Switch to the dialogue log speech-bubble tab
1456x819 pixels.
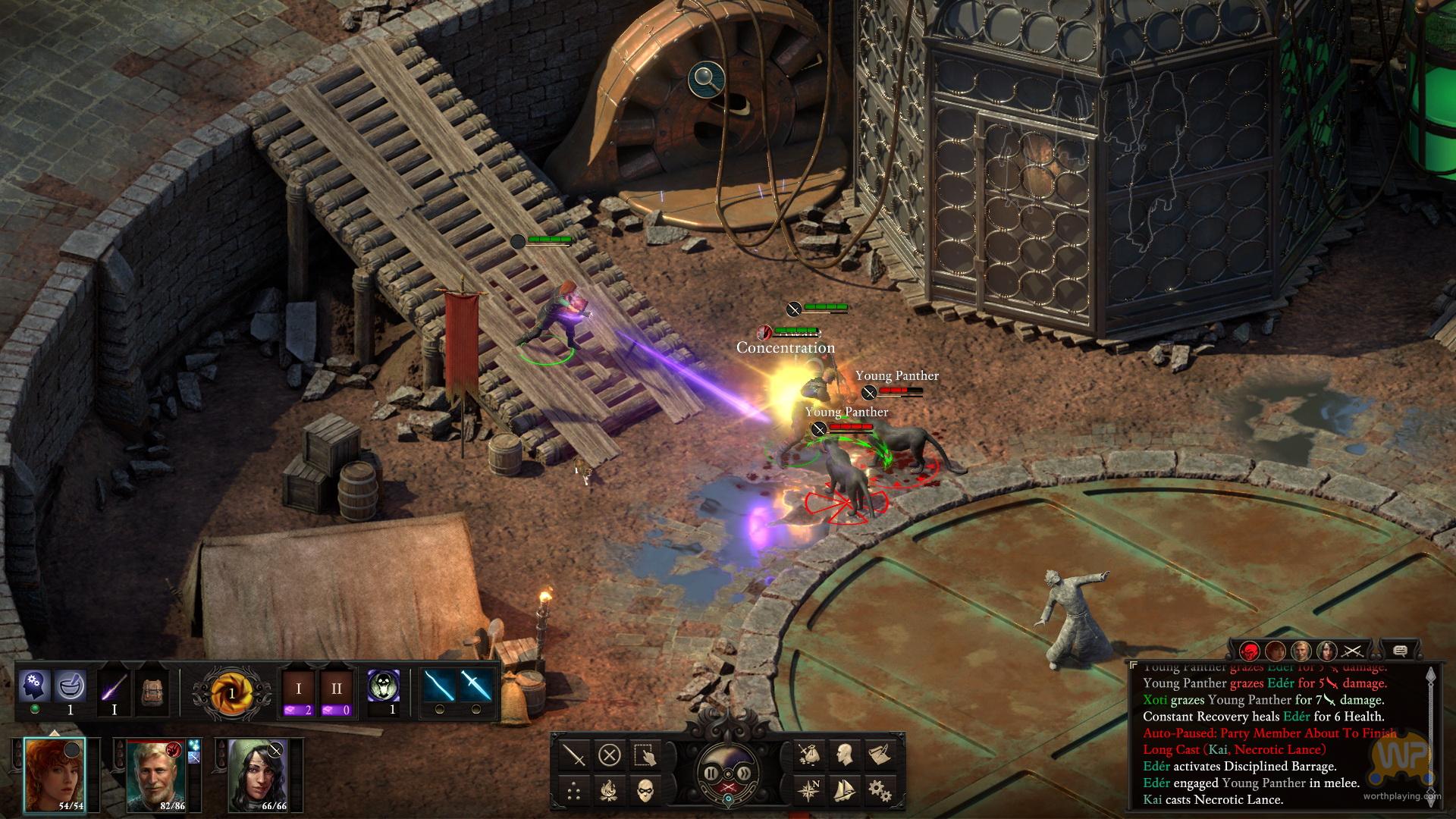[x=1400, y=651]
